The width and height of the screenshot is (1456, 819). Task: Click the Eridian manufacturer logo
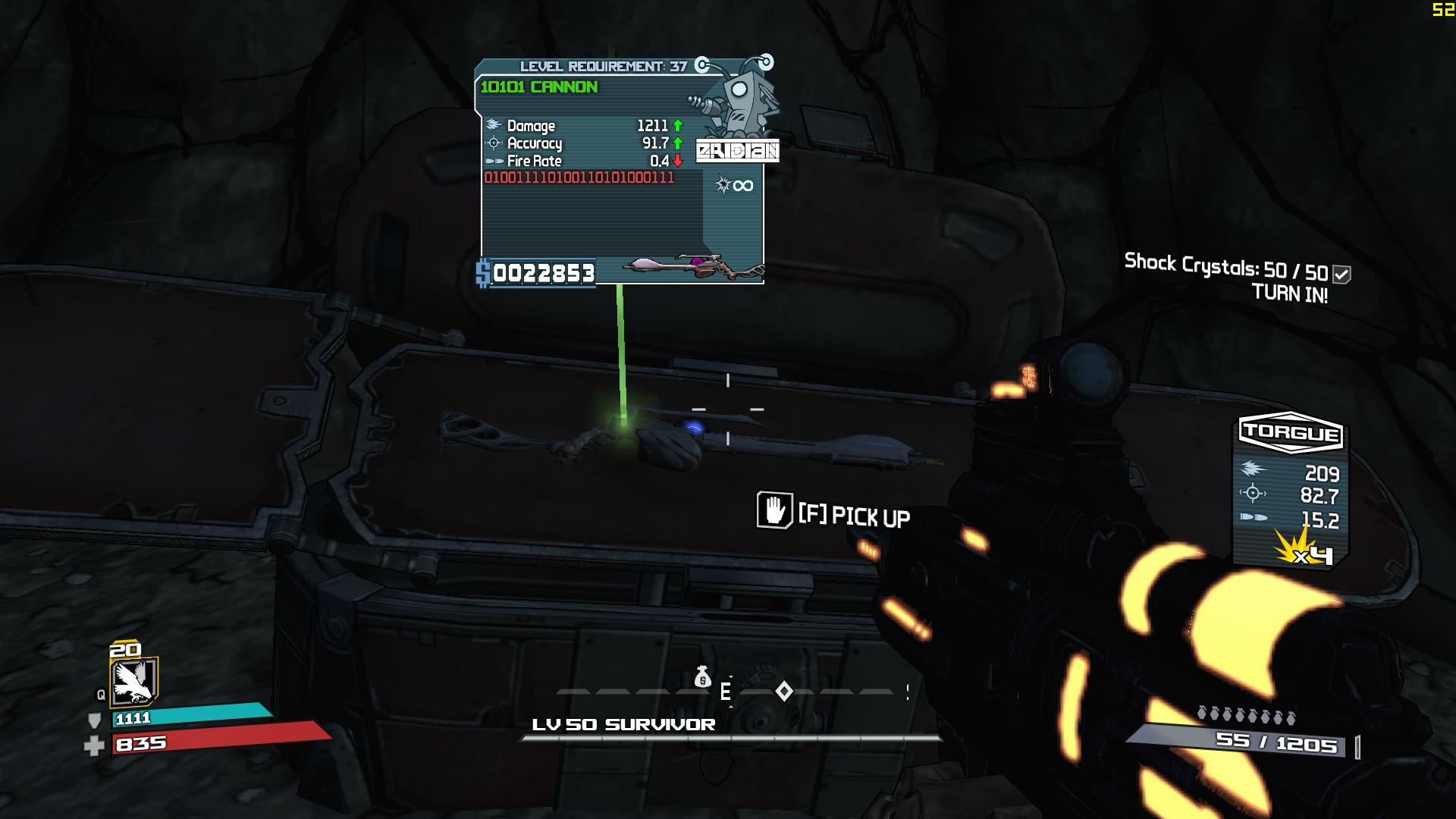[737, 151]
